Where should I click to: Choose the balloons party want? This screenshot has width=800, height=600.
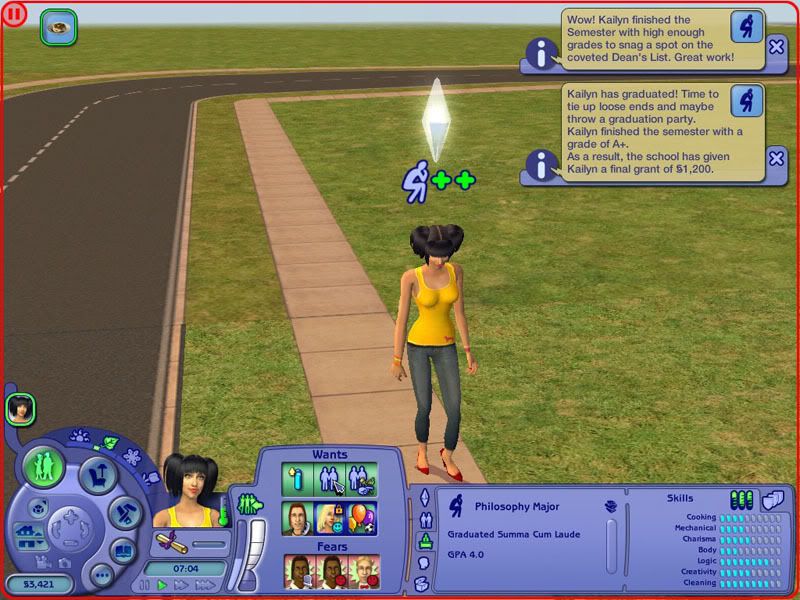362,517
